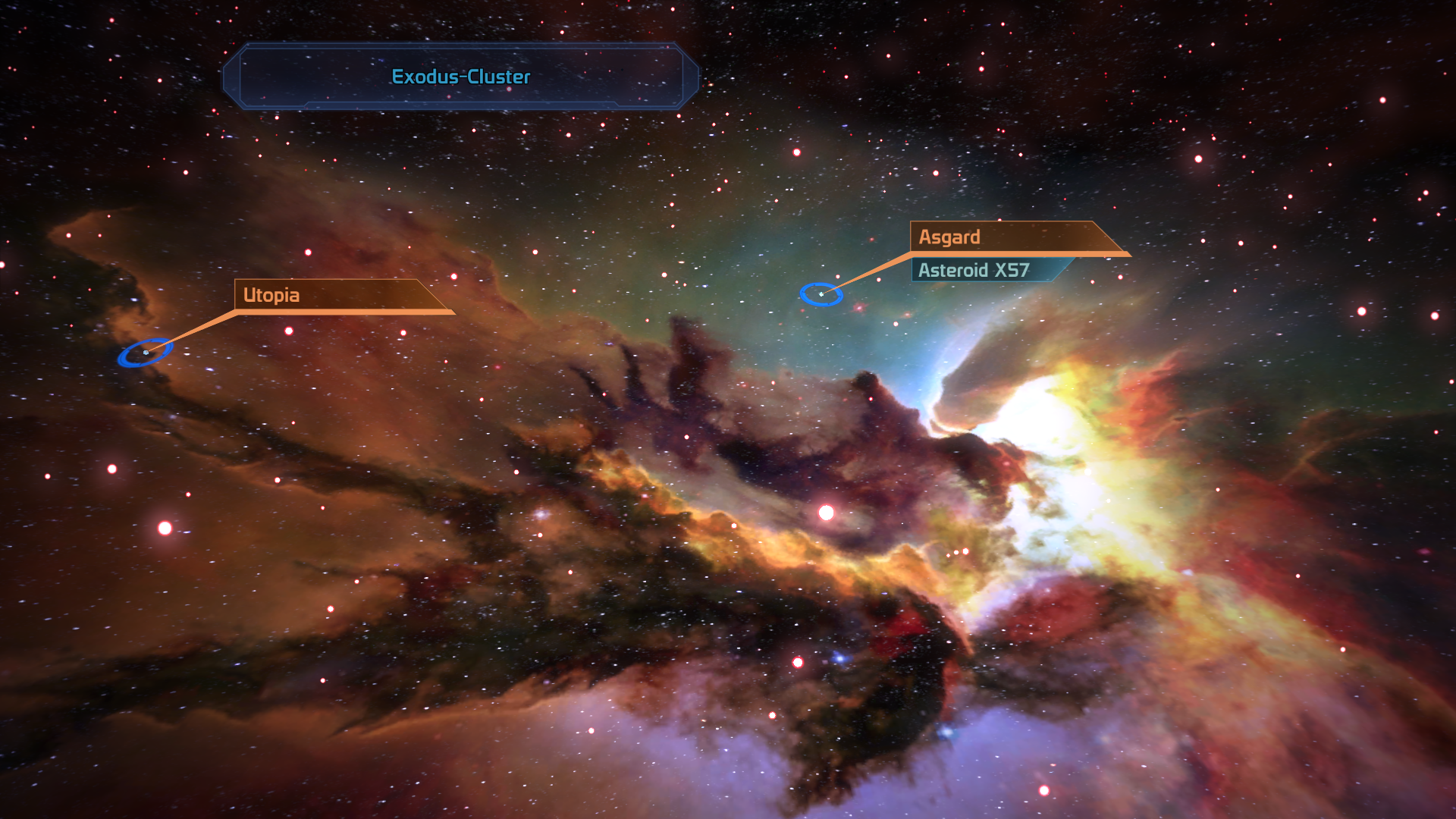This screenshot has height=819, width=1456.
Task: Select the blue ring marker for Utopia
Action: 145,353
